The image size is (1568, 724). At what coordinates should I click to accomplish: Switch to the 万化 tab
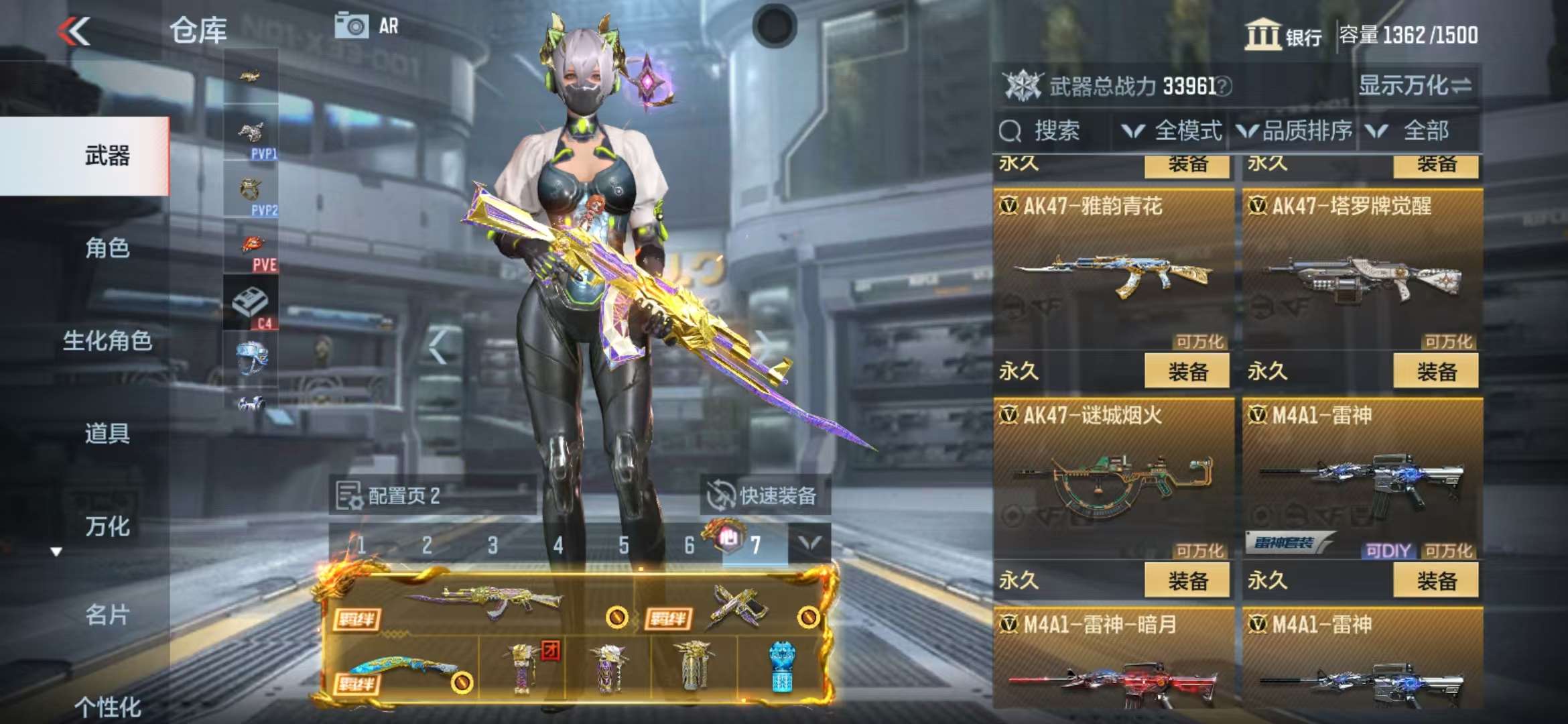(107, 526)
